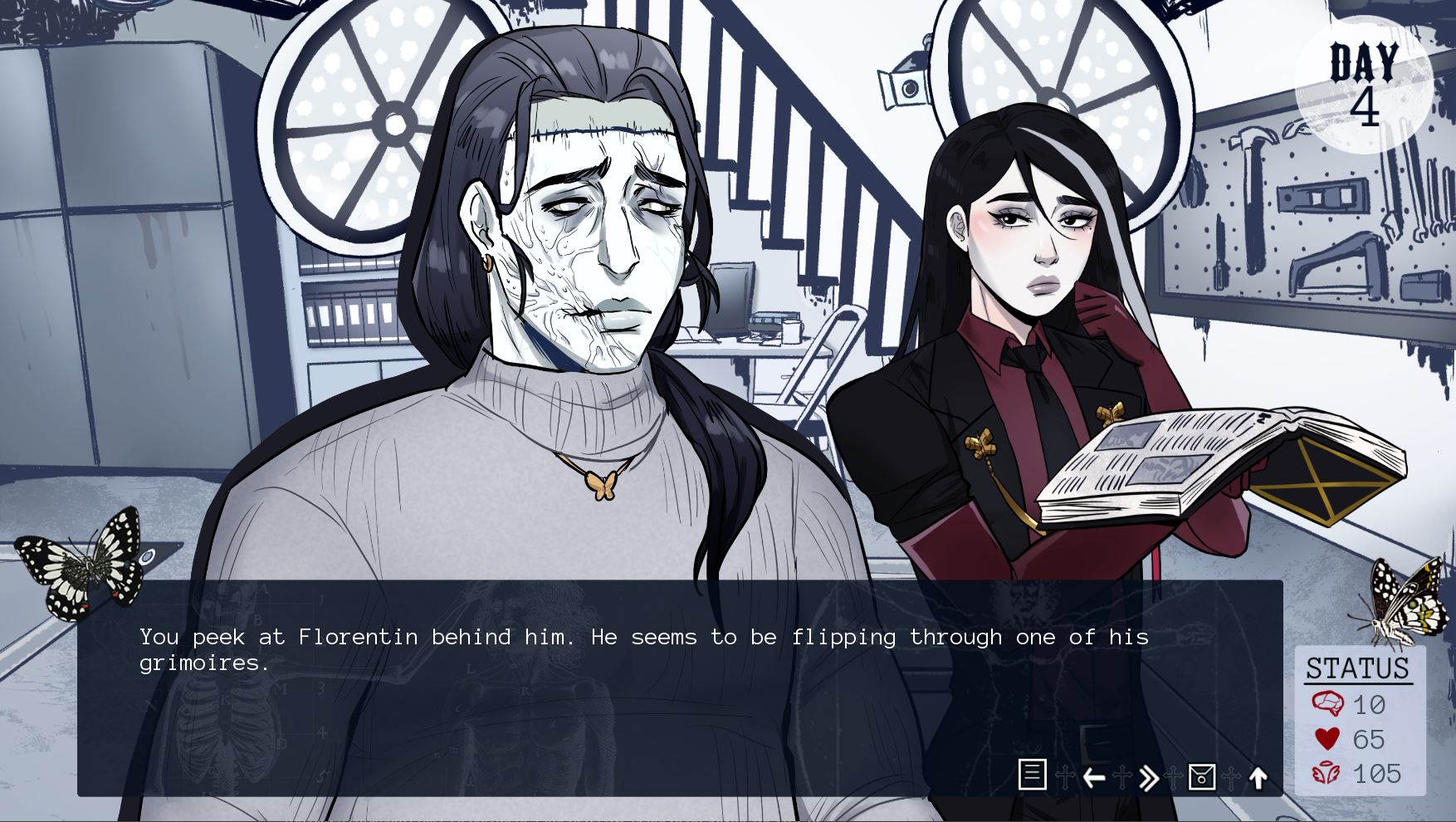Advance the dialogue text box
The width and height of the screenshot is (1456, 822).
click(x=581, y=706)
